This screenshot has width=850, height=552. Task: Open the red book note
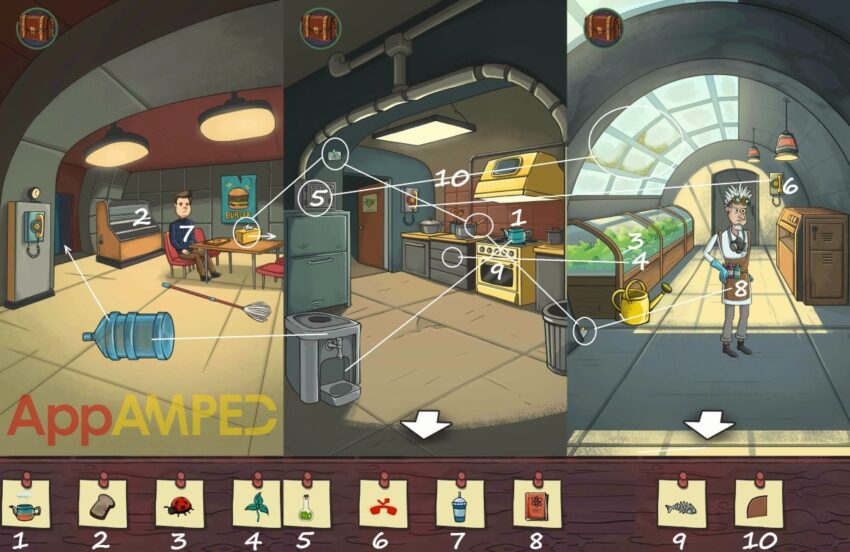tap(537, 503)
